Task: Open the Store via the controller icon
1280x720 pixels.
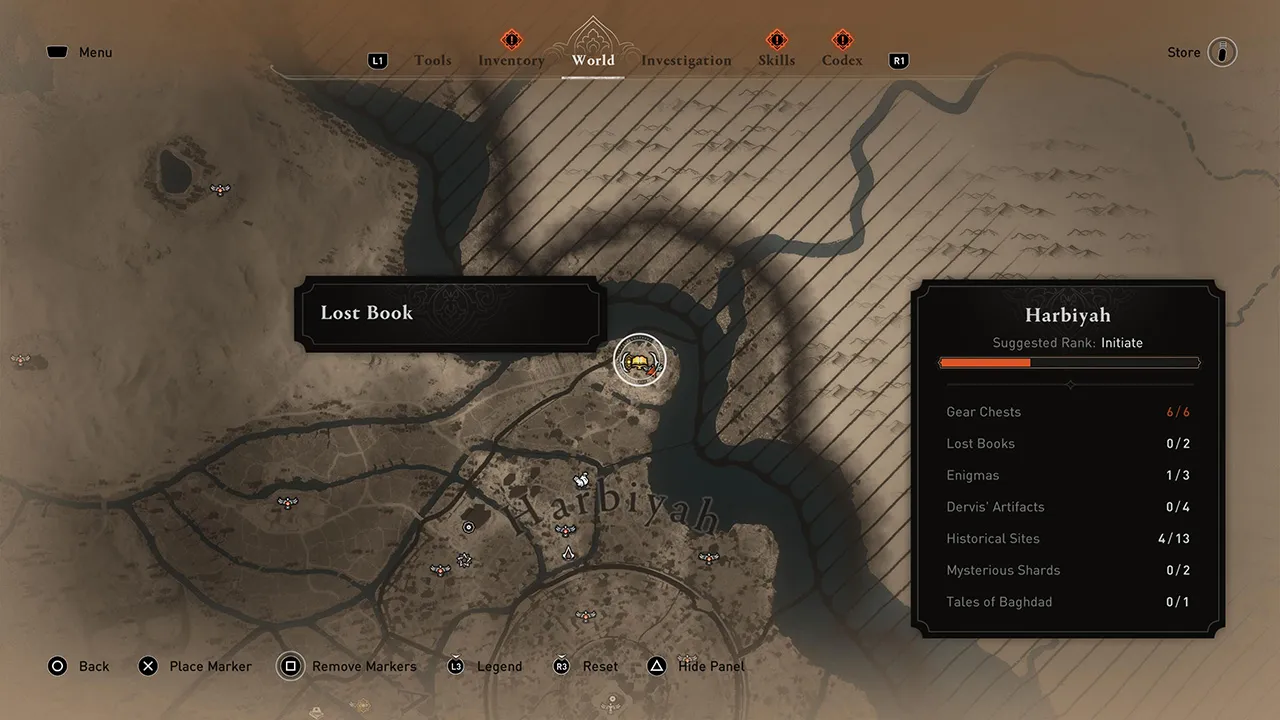Action: point(1221,52)
